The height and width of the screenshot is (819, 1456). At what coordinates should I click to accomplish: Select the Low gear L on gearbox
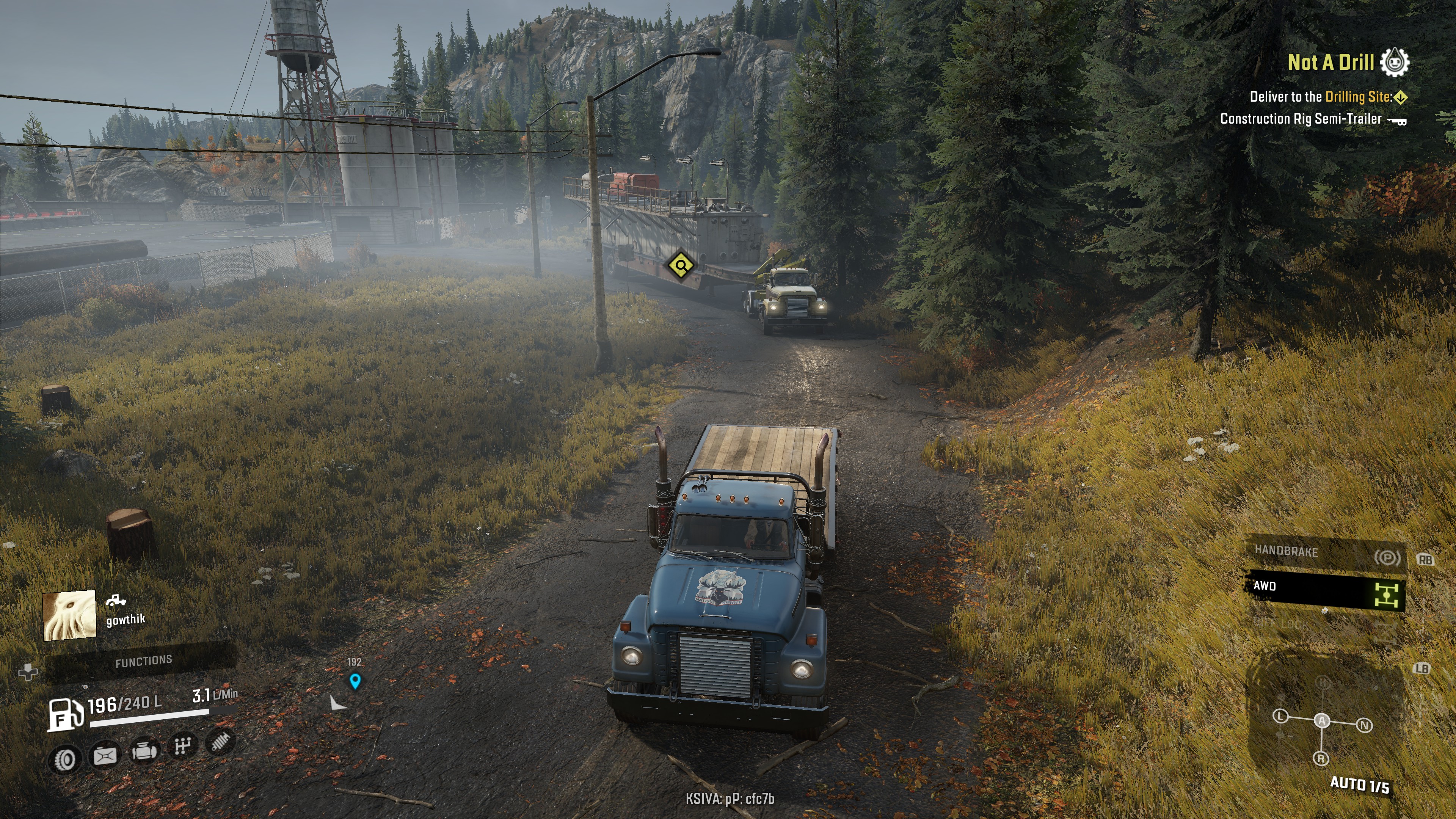pyautogui.click(x=1280, y=717)
